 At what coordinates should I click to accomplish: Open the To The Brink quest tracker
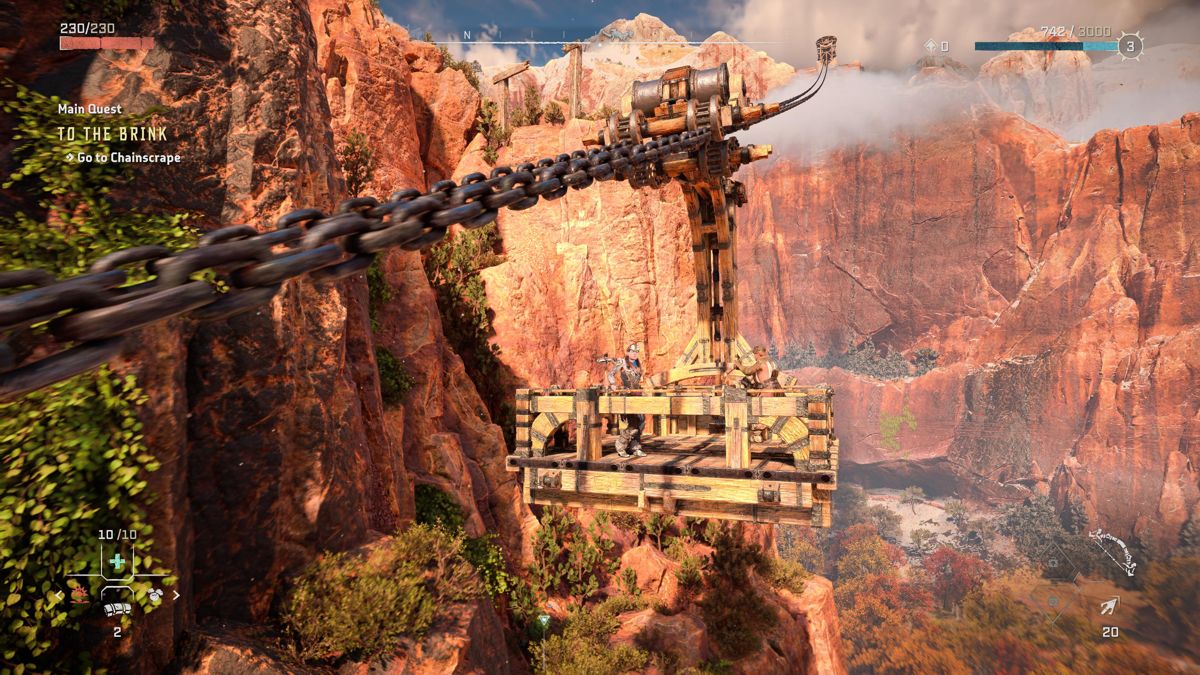tap(112, 133)
